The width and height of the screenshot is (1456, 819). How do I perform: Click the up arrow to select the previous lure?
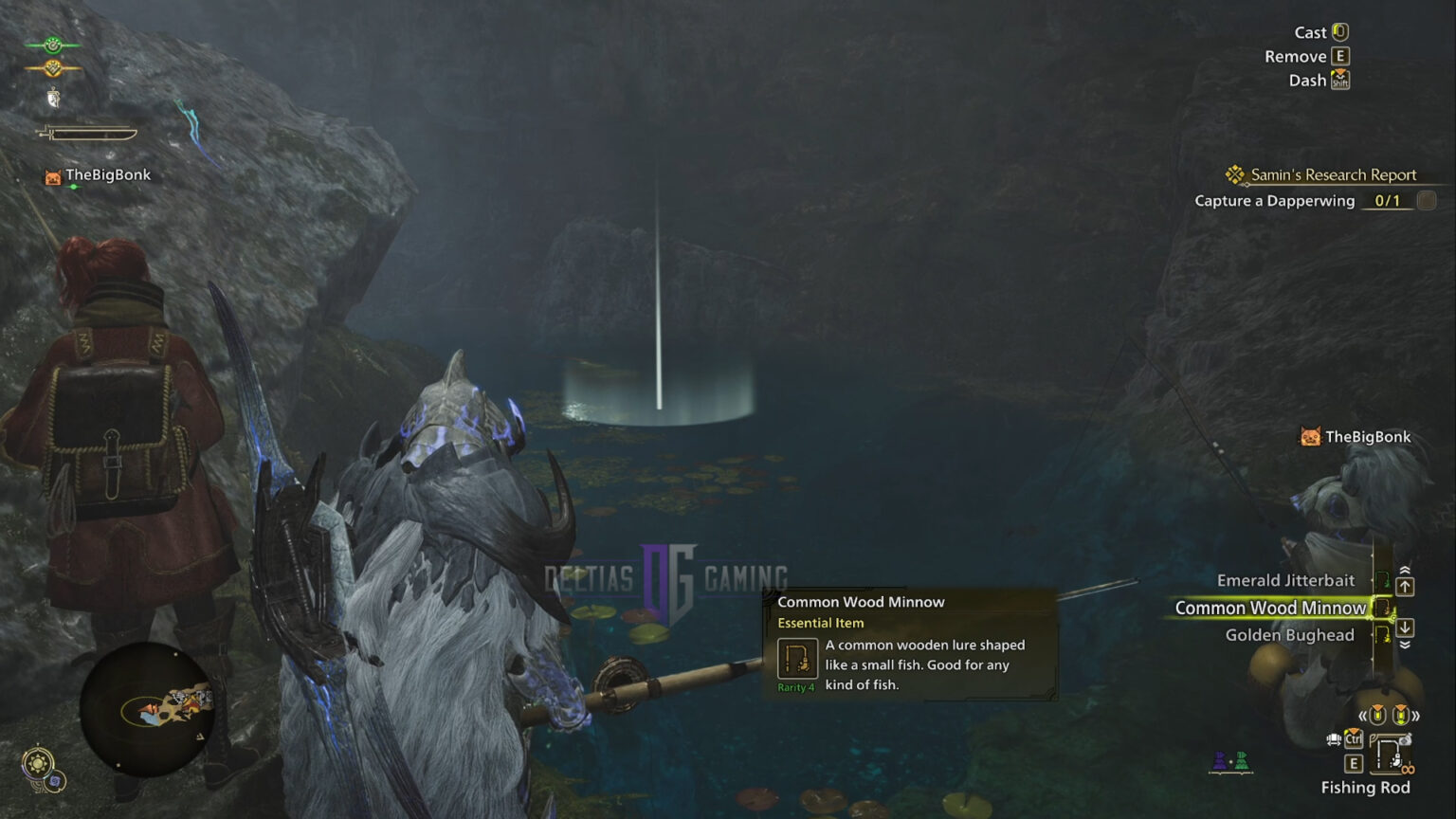point(1404,586)
